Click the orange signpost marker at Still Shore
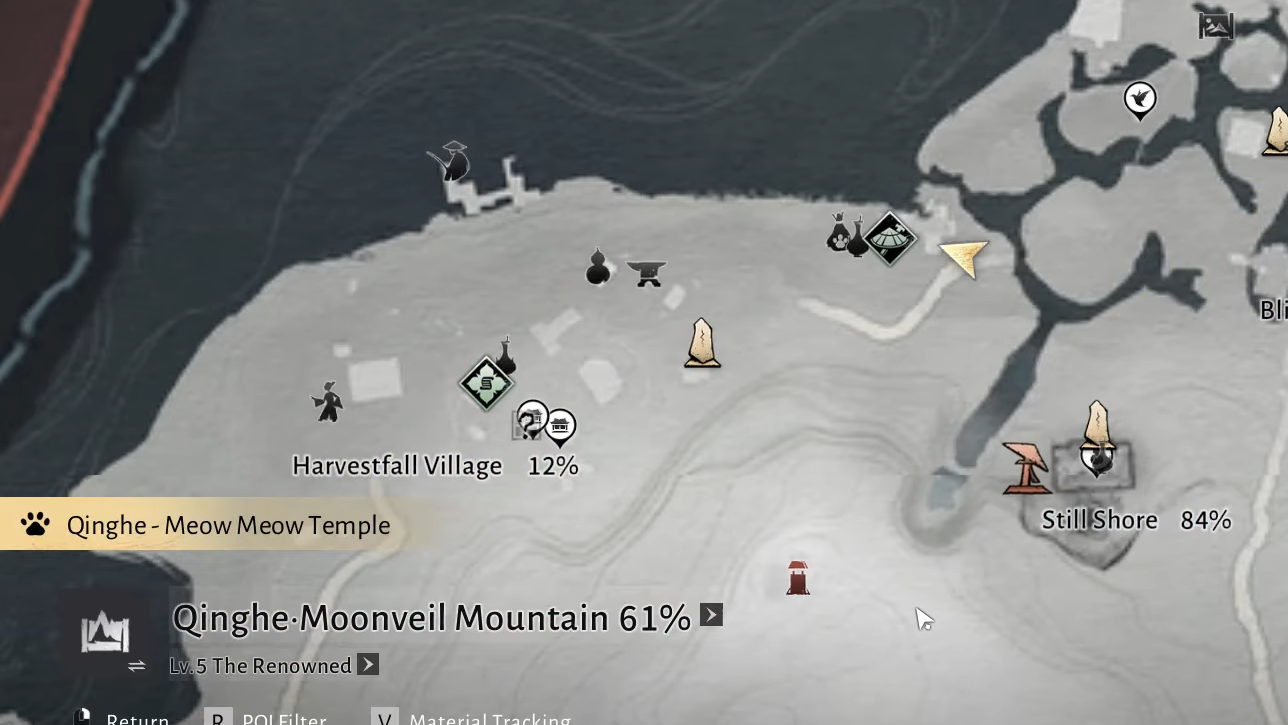Viewport: 1288px width, 725px height. (x=1026, y=468)
